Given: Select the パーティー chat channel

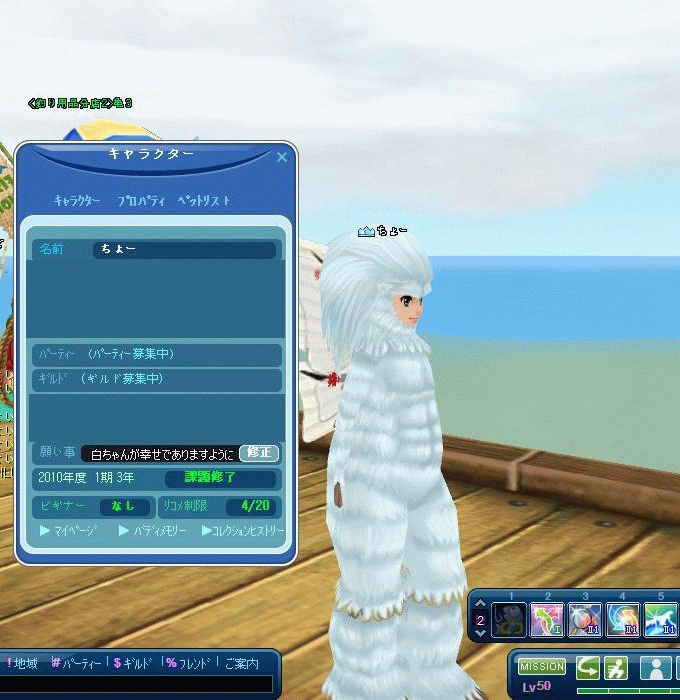Looking at the screenshot, I should tap(75, 663).
